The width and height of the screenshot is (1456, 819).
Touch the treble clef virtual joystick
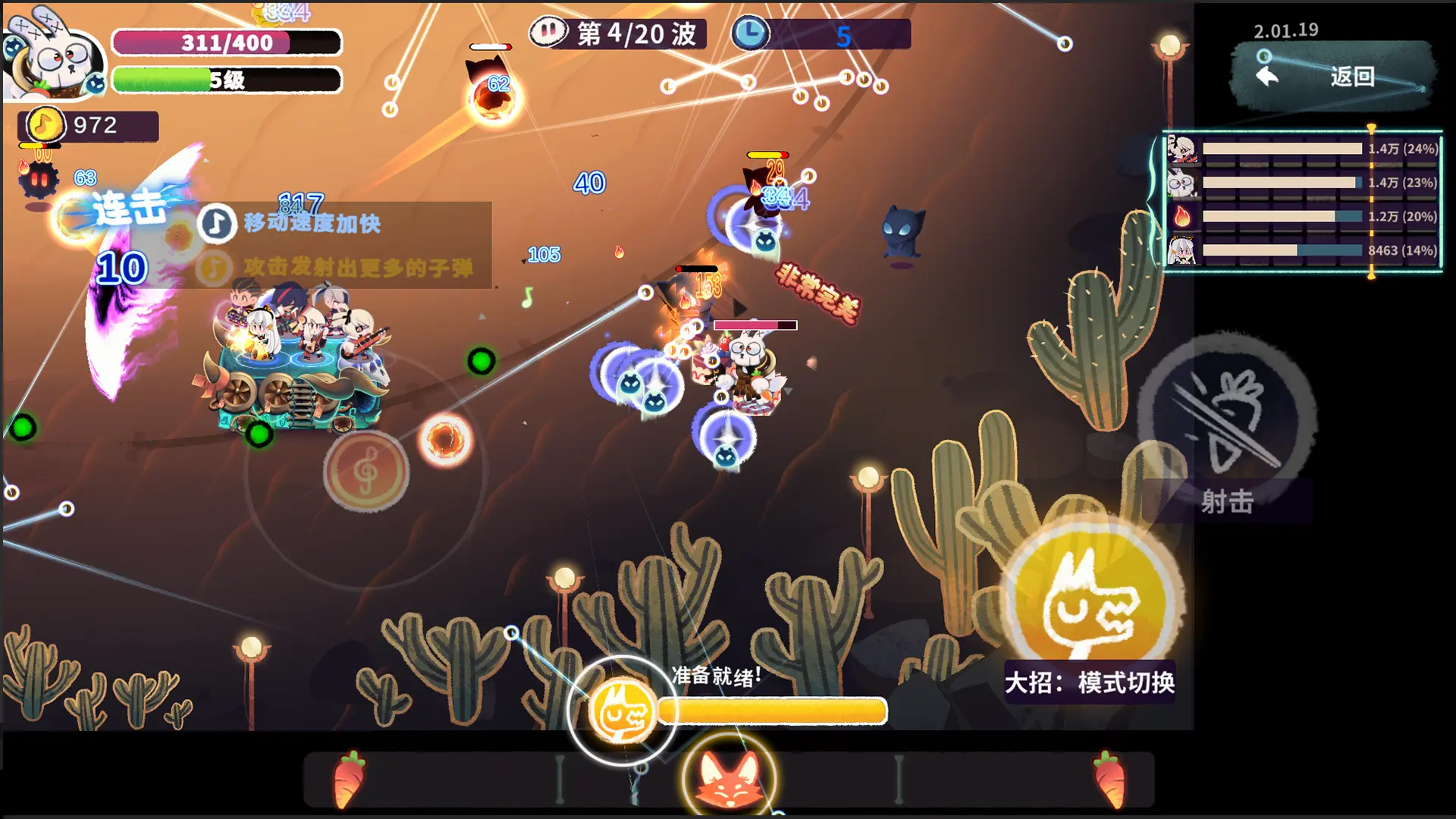366,472
